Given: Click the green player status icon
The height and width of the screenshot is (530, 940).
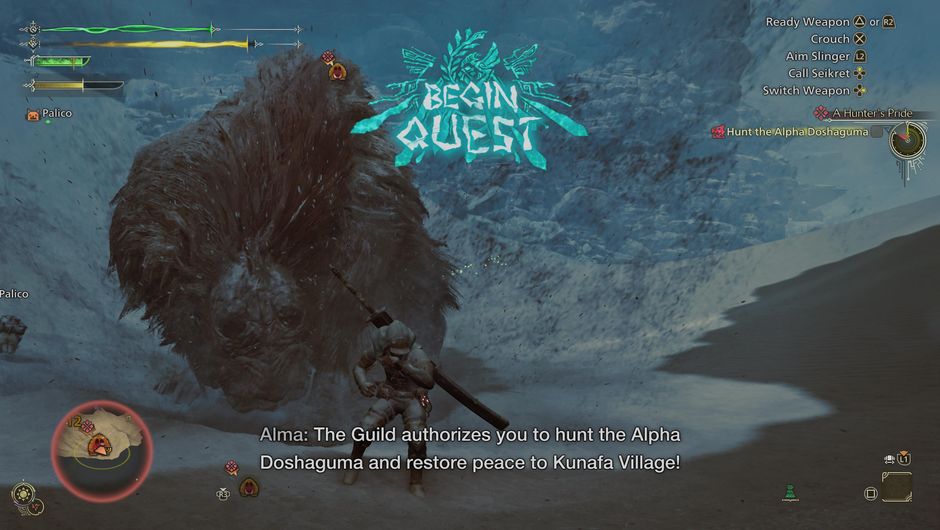Looking at the screenshot, I should pyautogui.click(x=790, y=491).
